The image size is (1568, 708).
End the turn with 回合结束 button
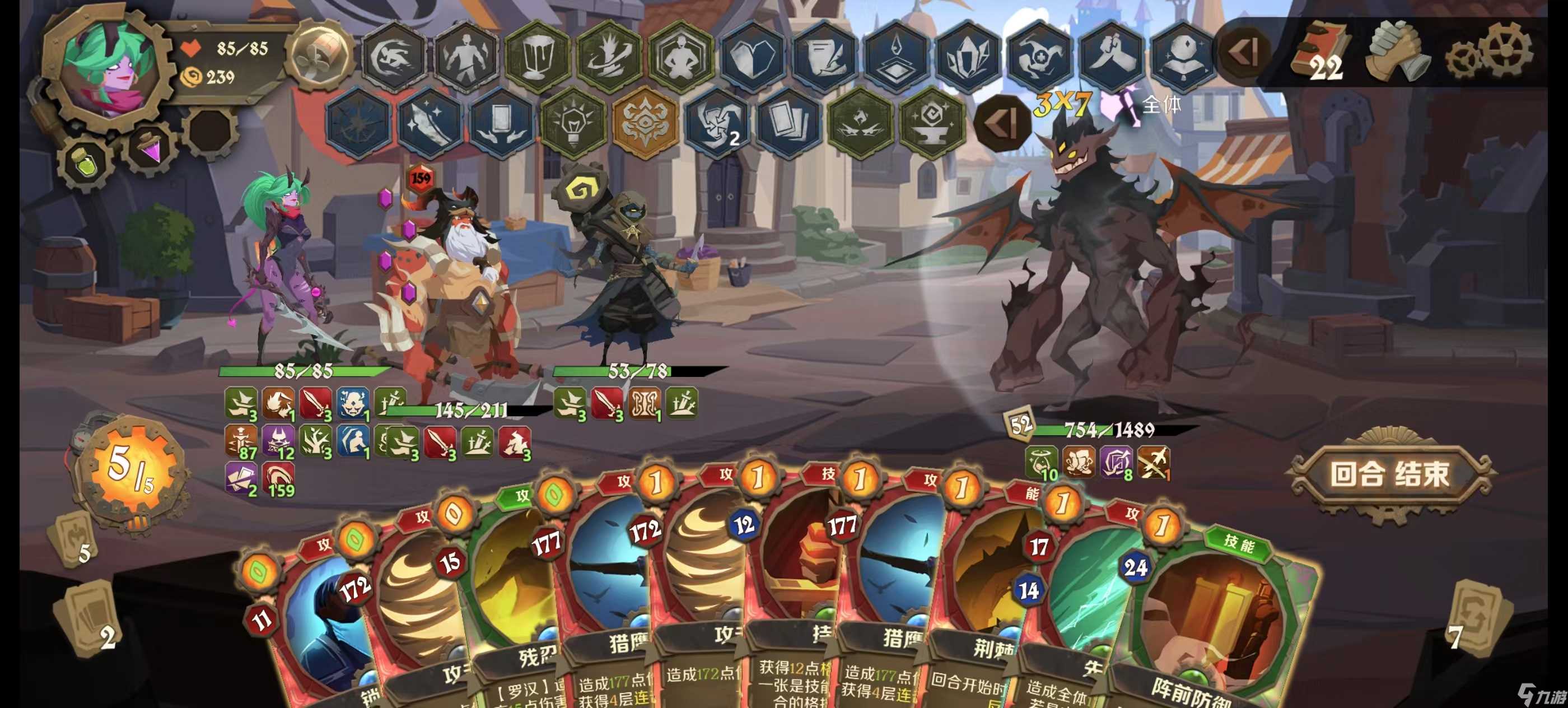tap(1390, 475)
